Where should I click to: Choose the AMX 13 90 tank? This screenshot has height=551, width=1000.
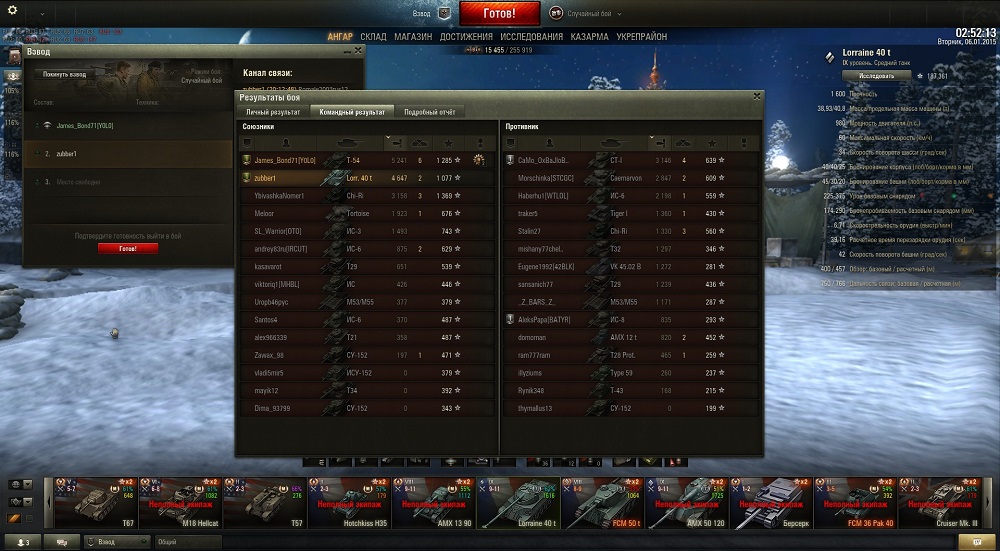434,503
